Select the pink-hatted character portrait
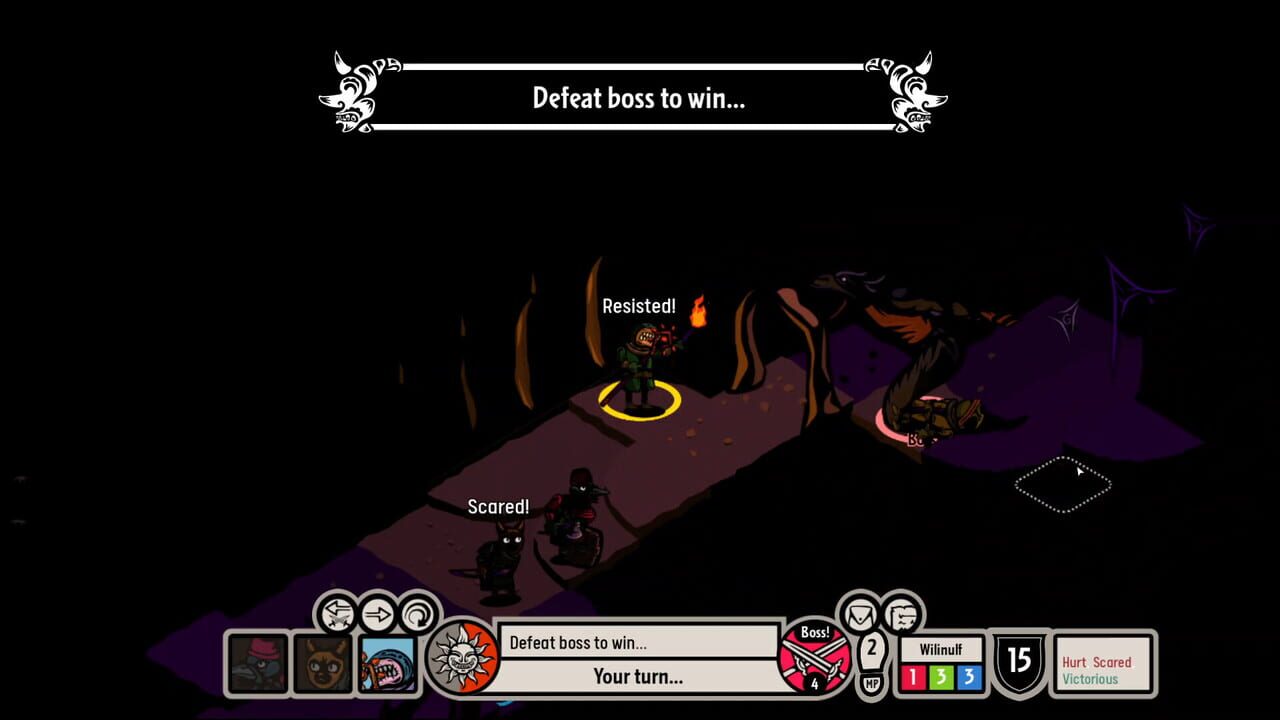The width and height of the screenshot is (1280, 720). 258,664
